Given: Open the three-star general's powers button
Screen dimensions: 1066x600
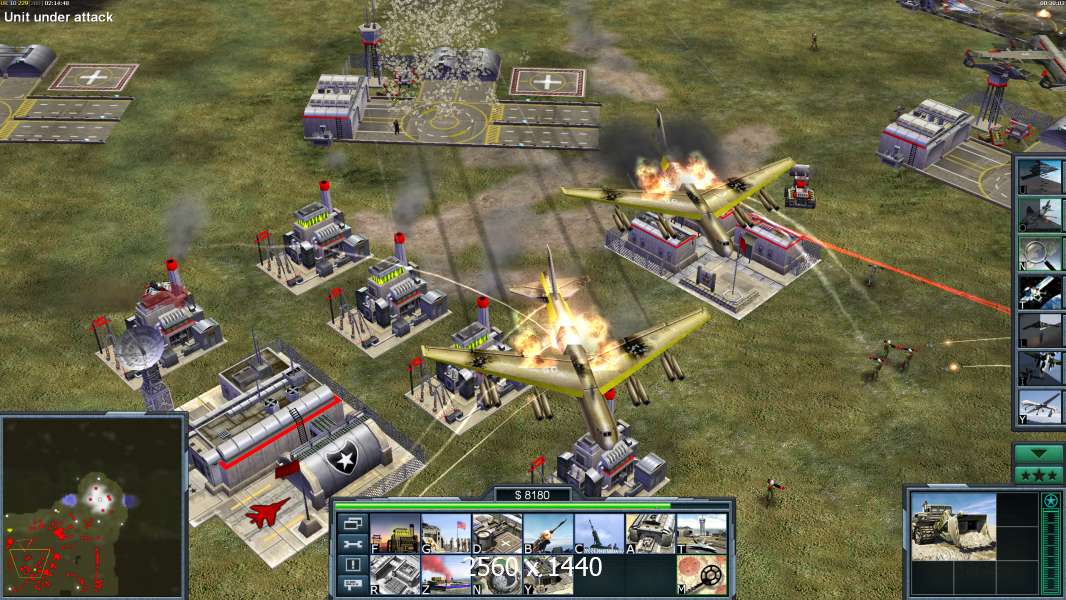Looking at the screenshot, I should pos(1039,474).
